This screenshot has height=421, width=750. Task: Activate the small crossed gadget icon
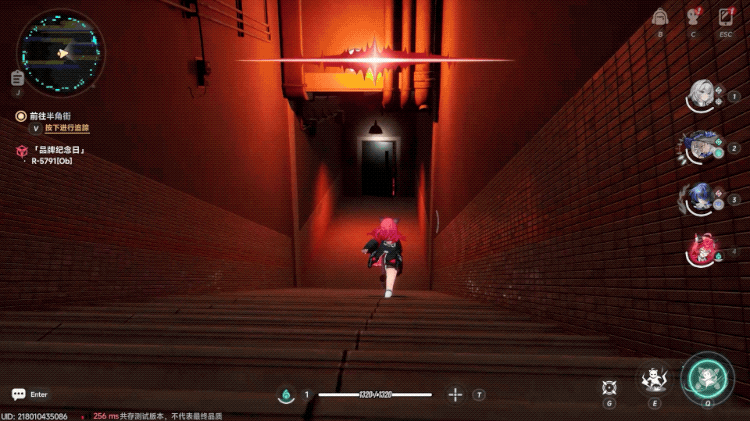[609, 386]
